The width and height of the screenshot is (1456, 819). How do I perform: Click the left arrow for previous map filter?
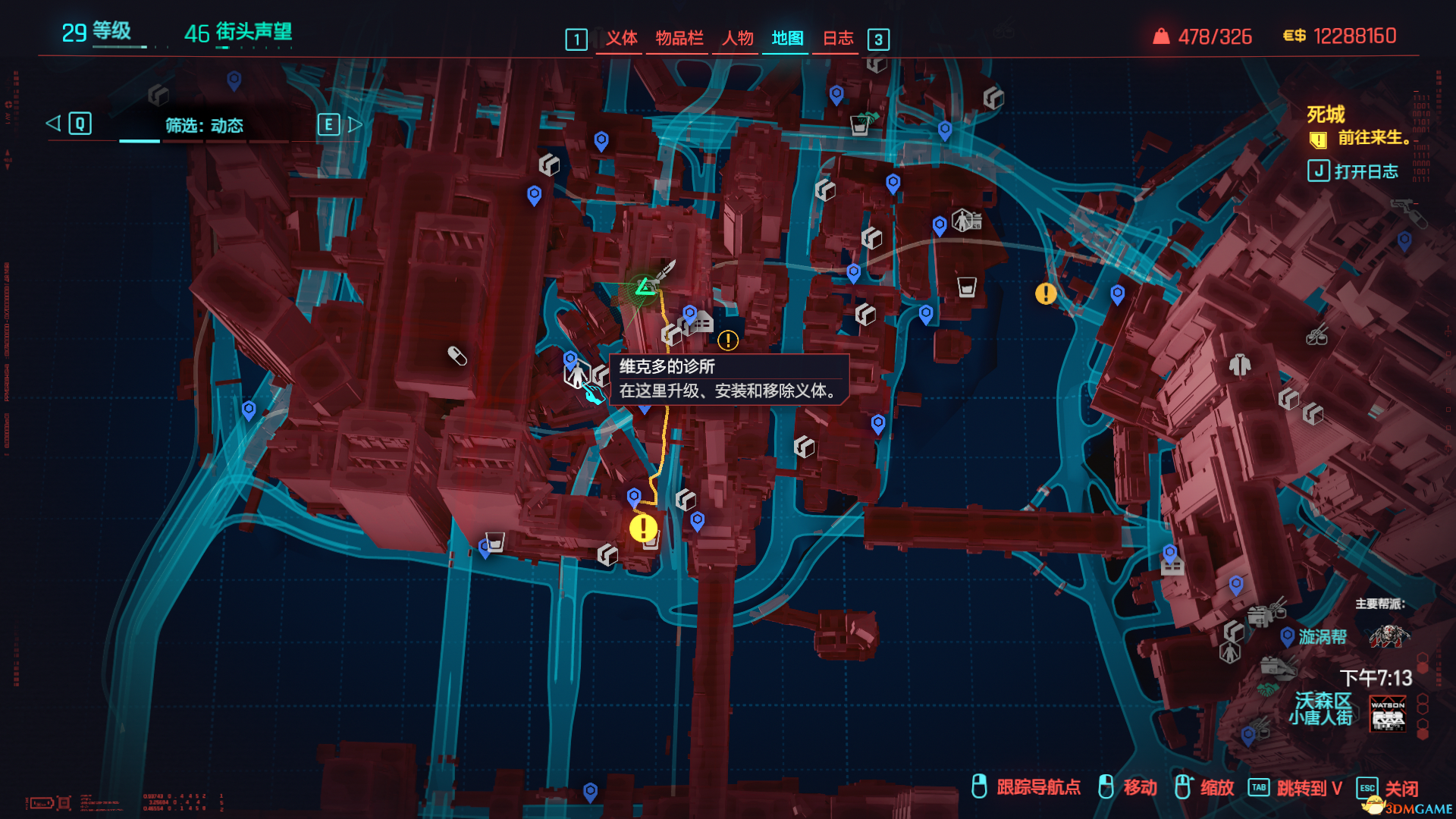click(x=53, y=124)
